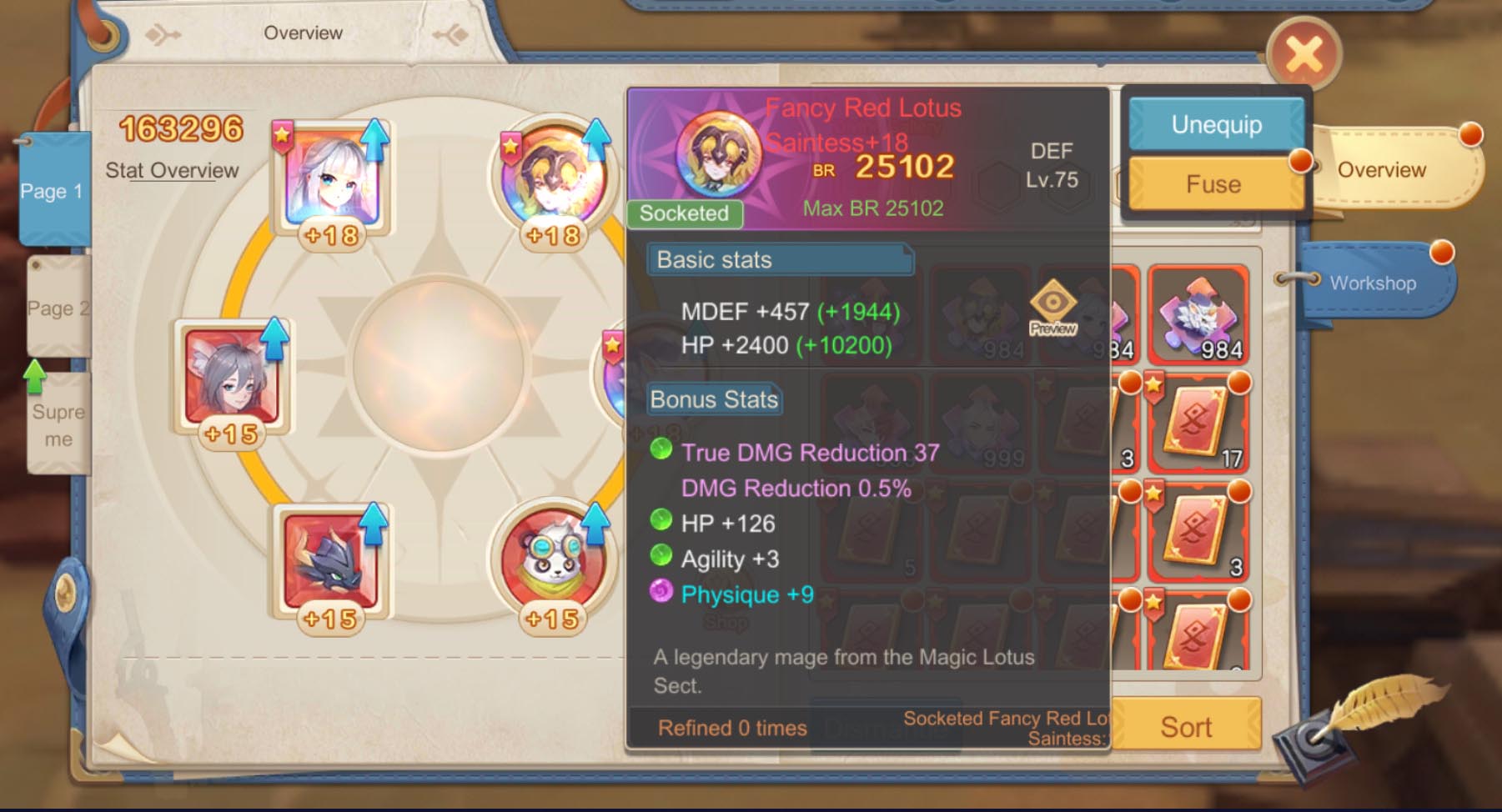Screen dimensions: 1502x812
Task: Sort the card inventory
Action: pos(1186,727)
